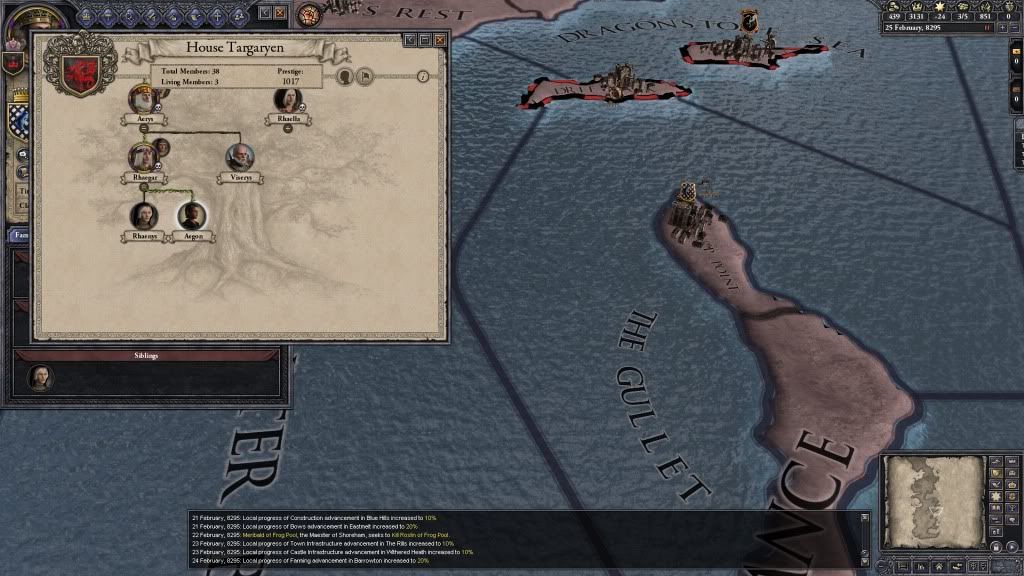This screenshot has width=1024, height=576.
Task: Click the flag icon in dynasty window
Action: (367, 75)
